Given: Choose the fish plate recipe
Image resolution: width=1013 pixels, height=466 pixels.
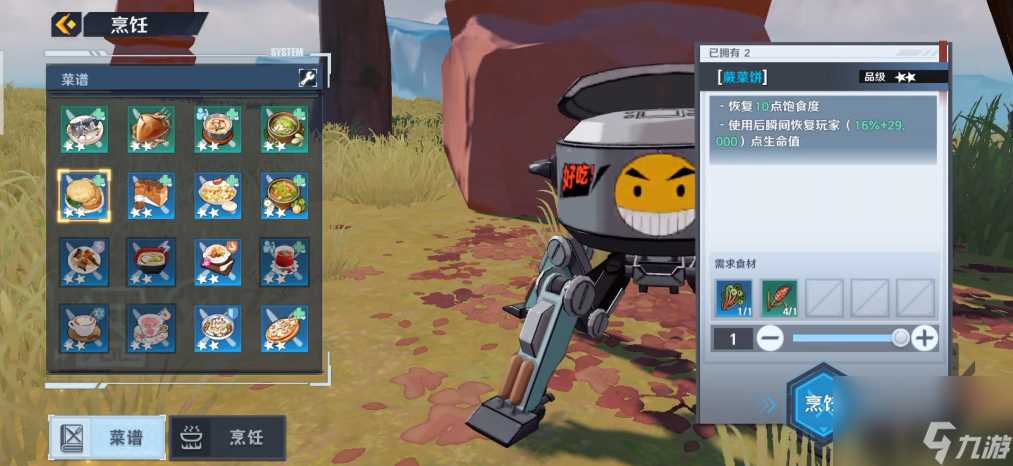Looking at the screenshot, I should [x=84, y=129].
